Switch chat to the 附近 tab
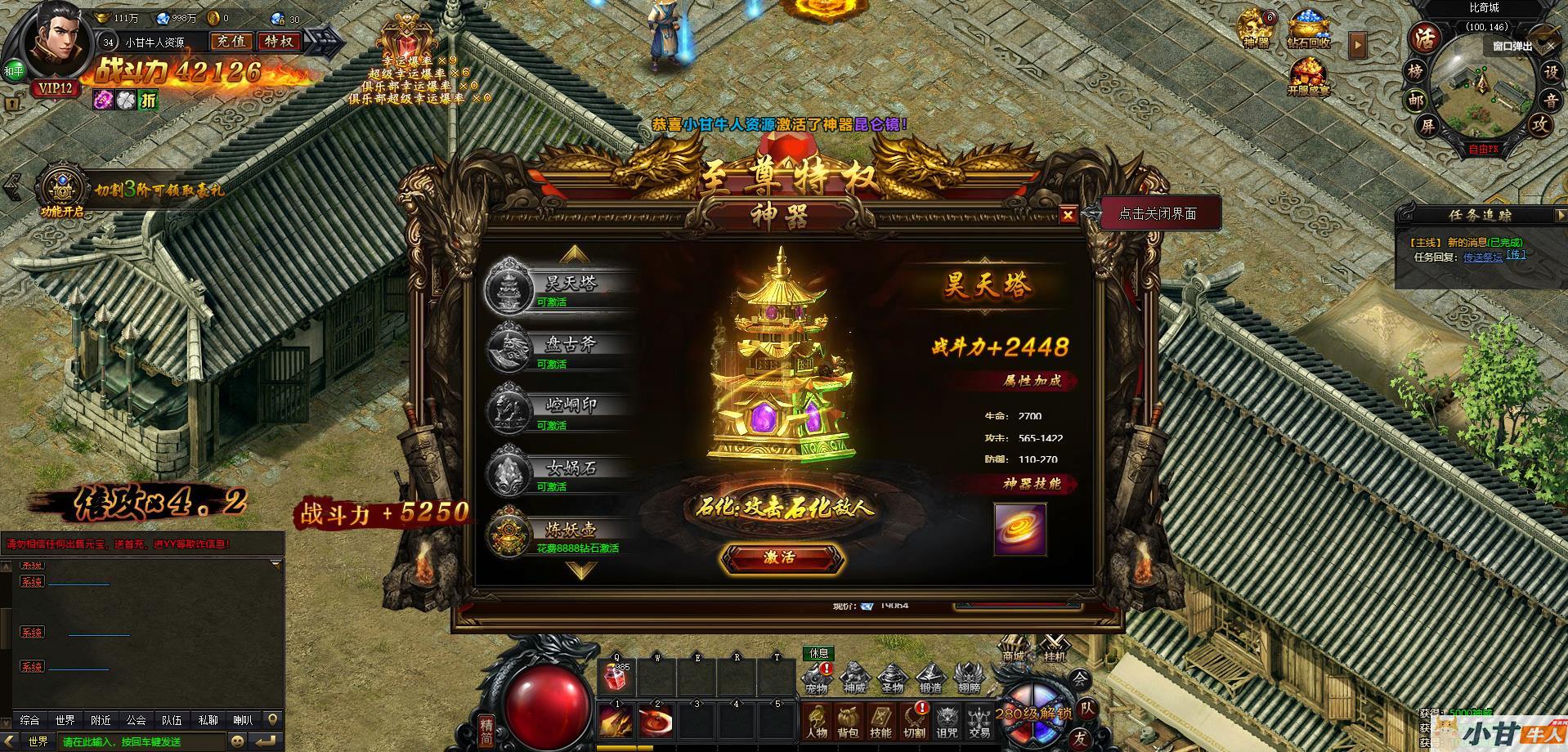The height and width of the screenshot is (752, 1568). pos(101,720)
